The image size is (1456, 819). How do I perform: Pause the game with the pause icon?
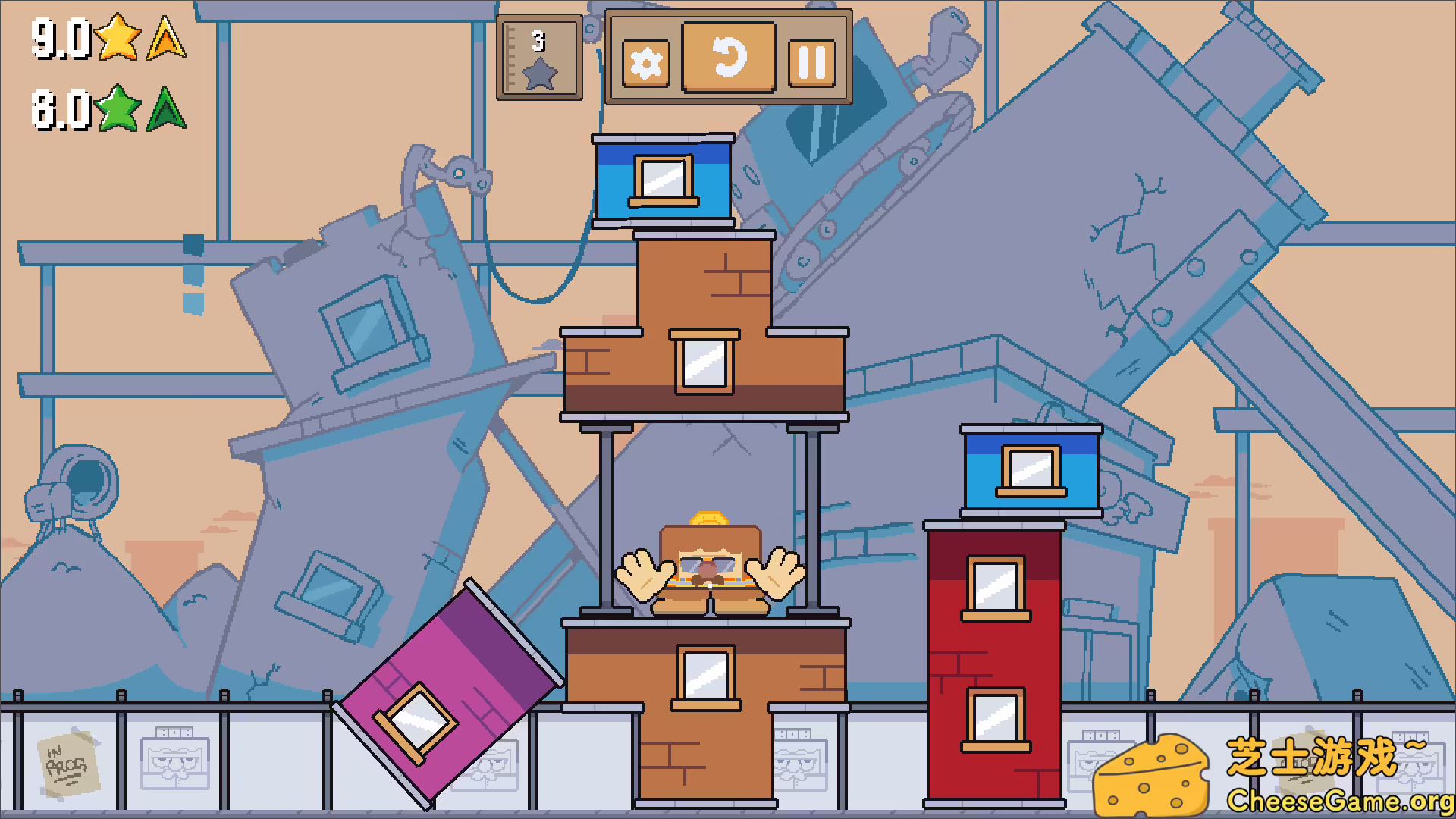click(x=811, y=61)
